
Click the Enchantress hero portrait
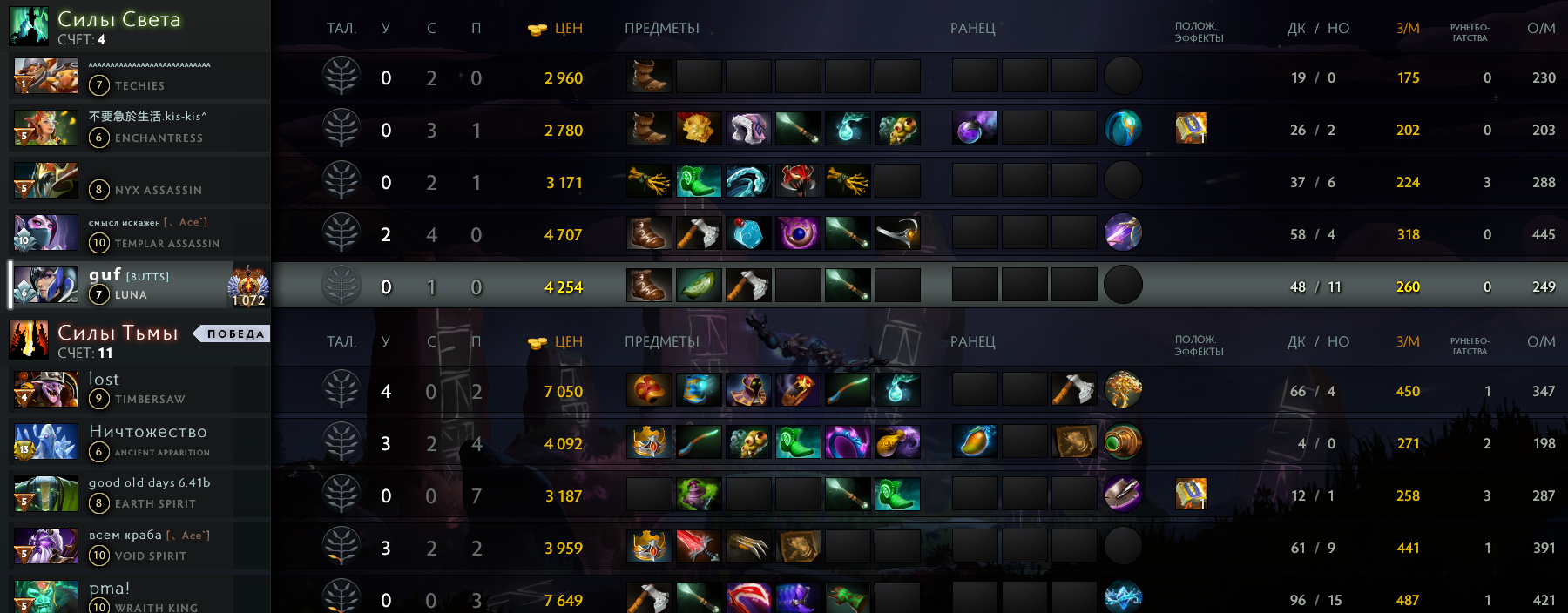click(45, 129)
